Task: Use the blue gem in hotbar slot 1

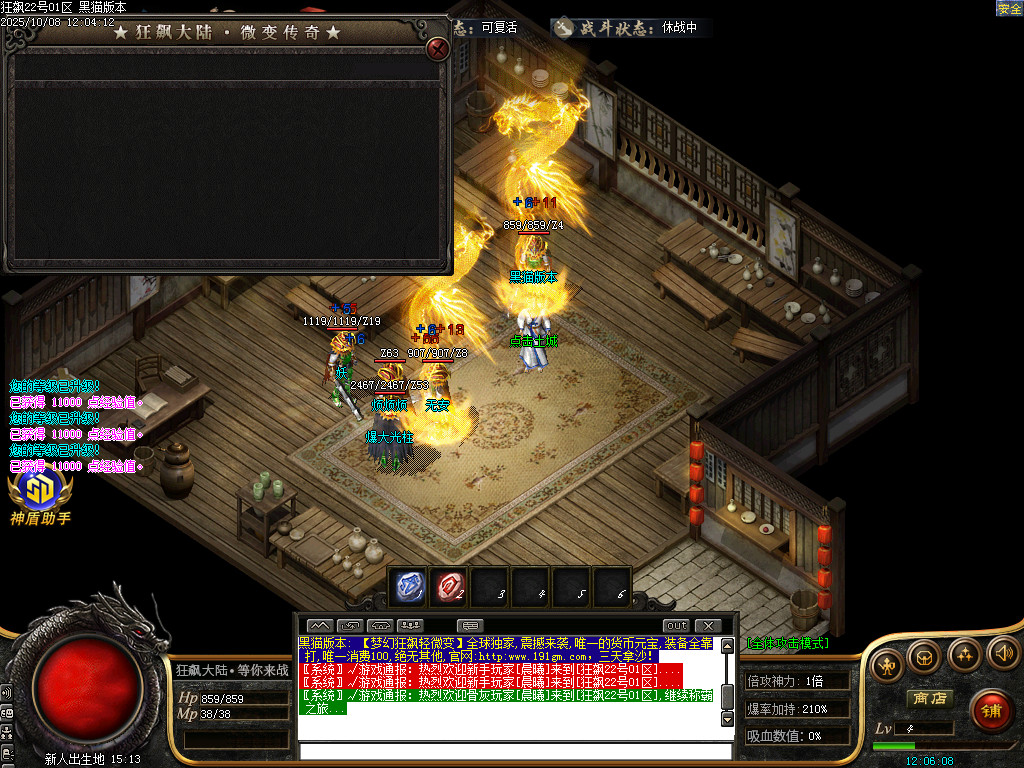Action: [410, 587]
